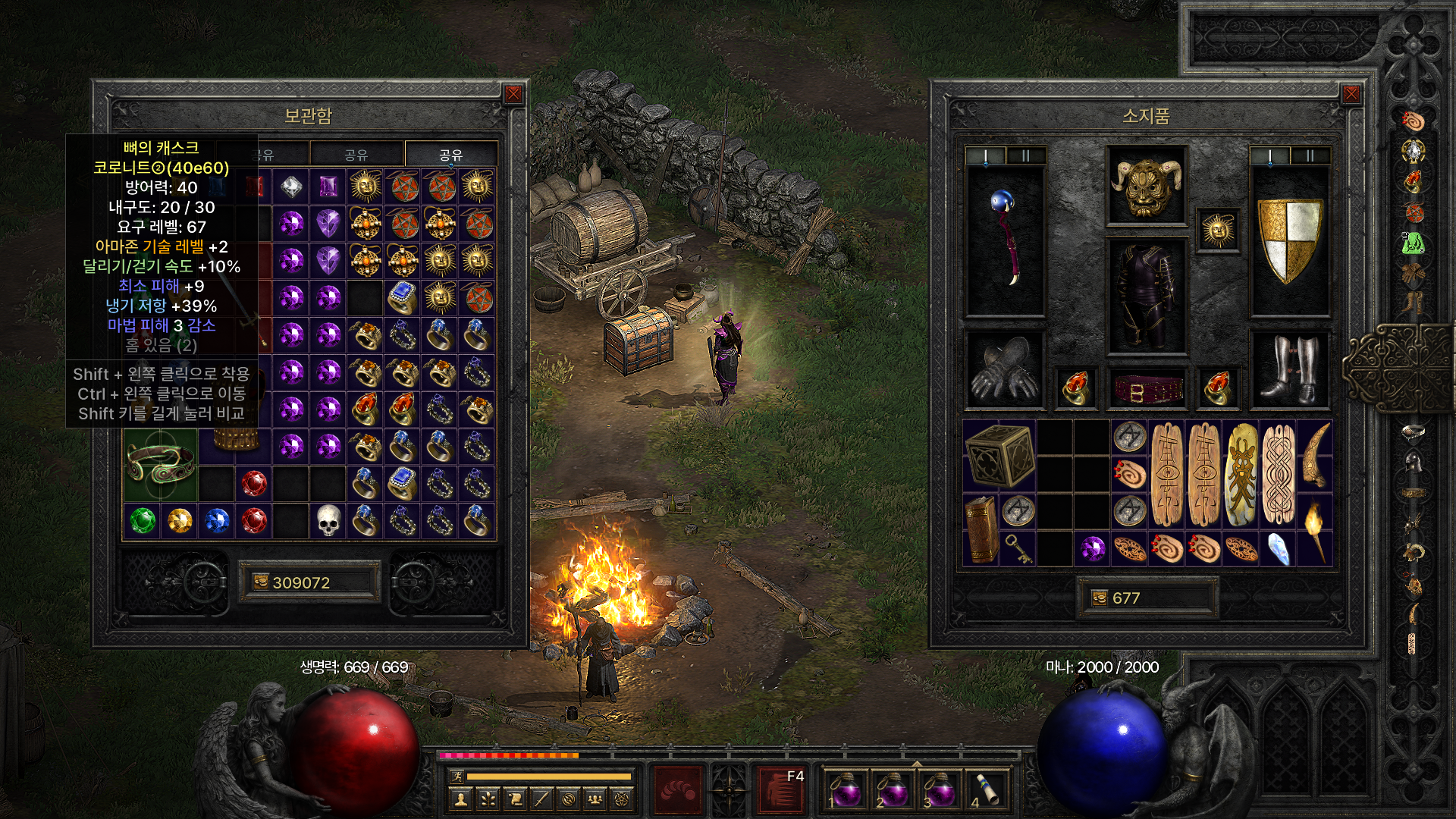This screenshot has height=819, width=1456.
Task: Click the equipped purple body armor
Action: [1146, 296]
